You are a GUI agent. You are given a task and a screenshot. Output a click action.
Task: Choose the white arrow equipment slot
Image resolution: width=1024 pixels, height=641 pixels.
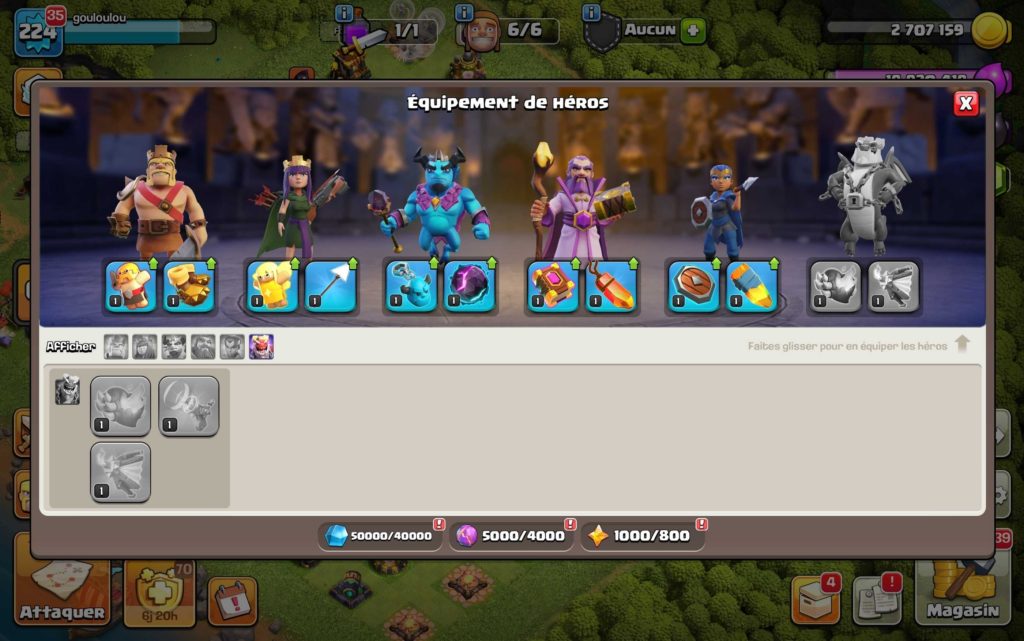[330, 286]
